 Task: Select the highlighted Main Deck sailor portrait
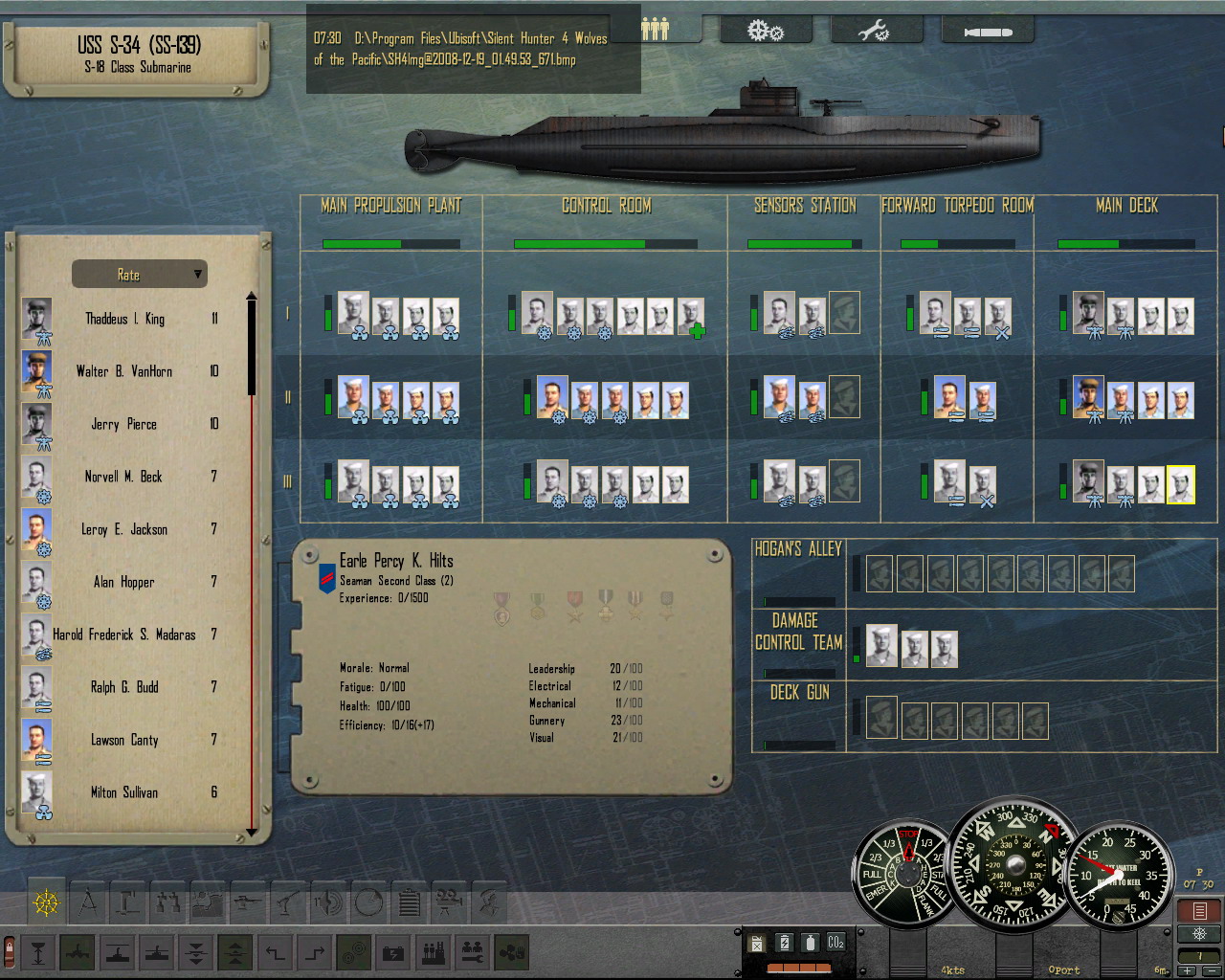point(1181,484)
